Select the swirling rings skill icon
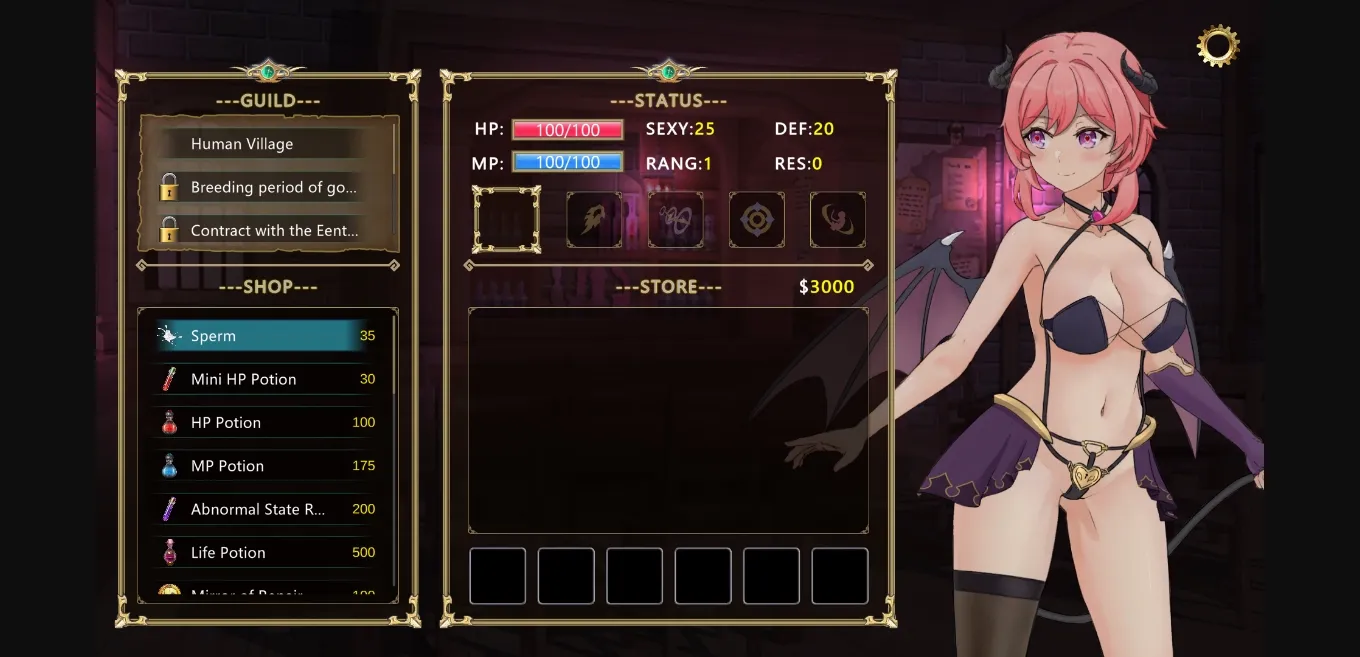This screenshot has height=657, width=1360. (675, 220)
